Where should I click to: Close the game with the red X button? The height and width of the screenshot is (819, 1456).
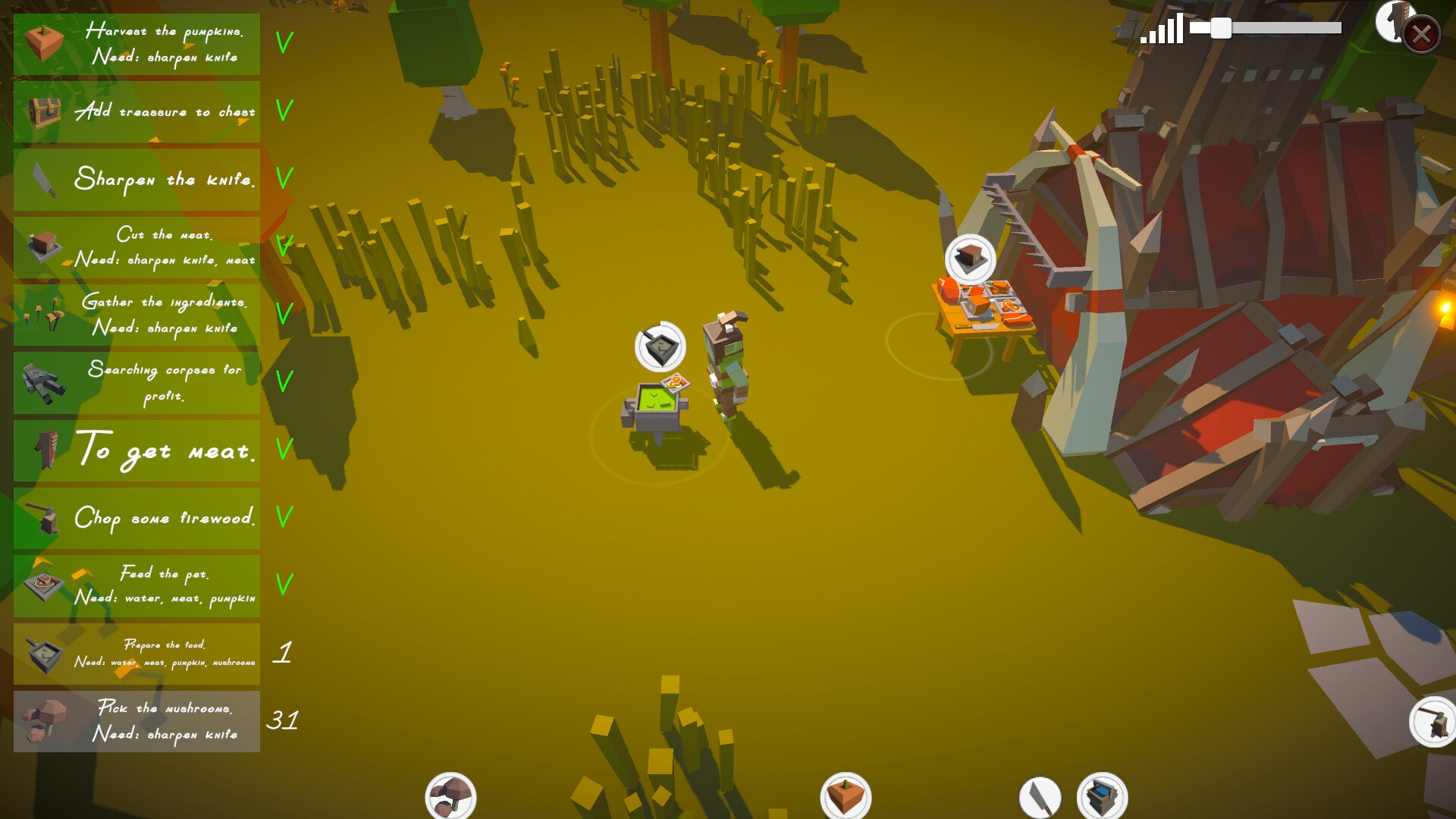click(1421, 34)
